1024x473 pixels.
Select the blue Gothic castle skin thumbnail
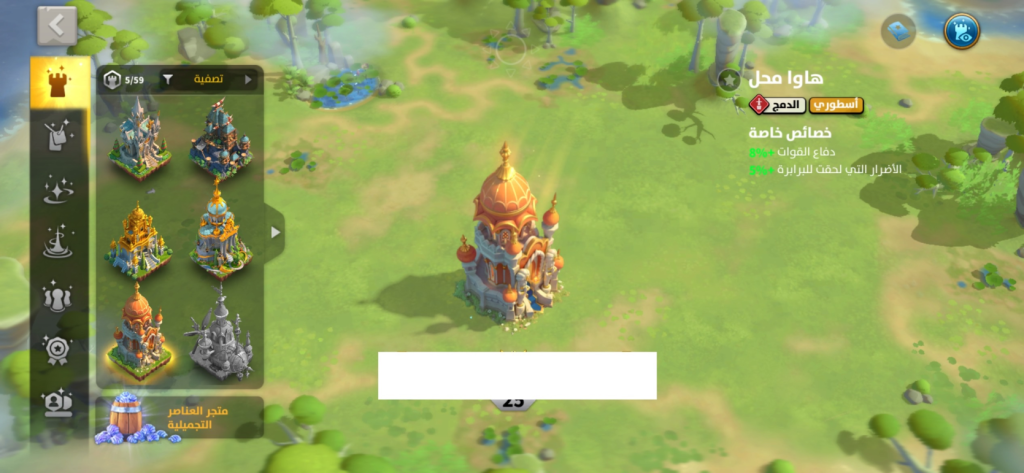139,138
